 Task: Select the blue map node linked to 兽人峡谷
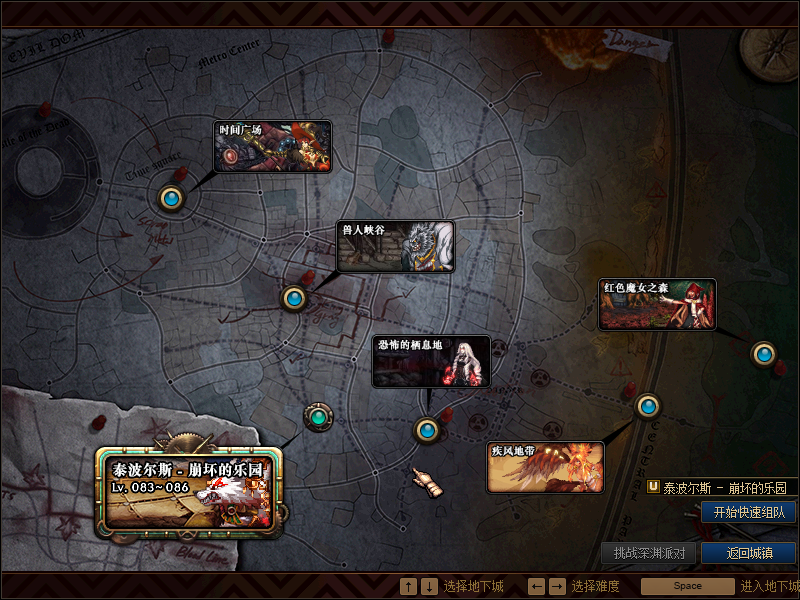pos(294,297)
